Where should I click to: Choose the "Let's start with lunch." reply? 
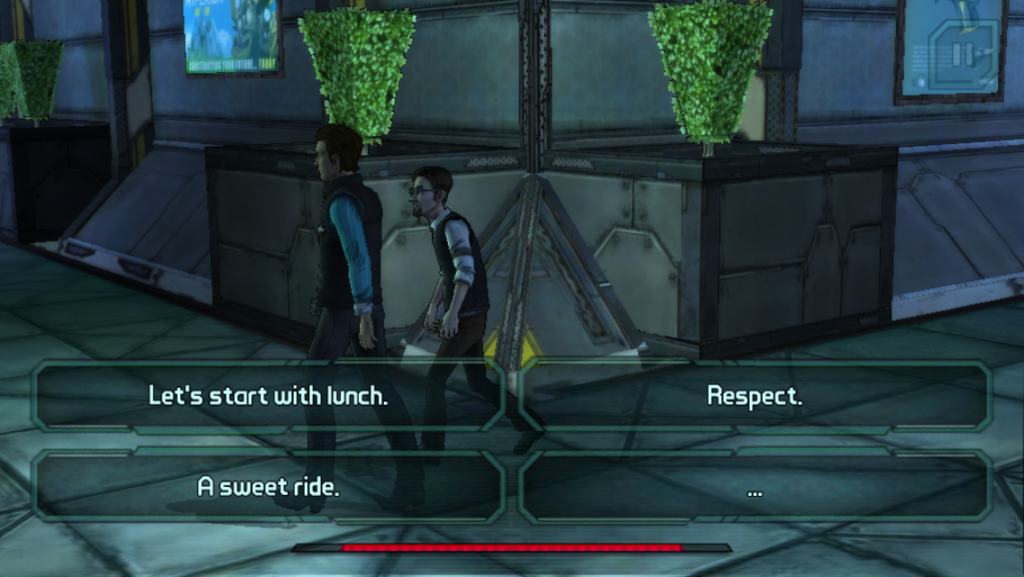coord(267,396)
